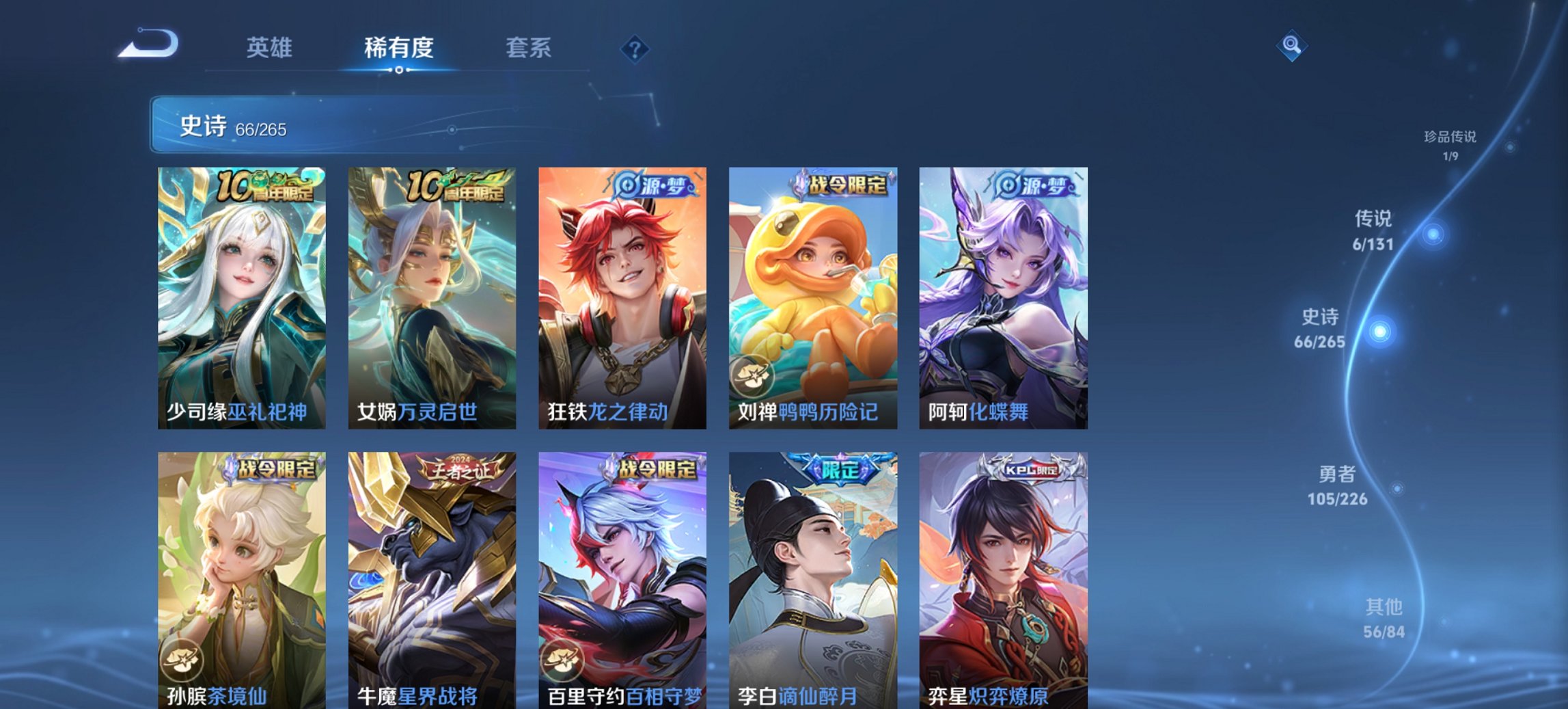Switch to the 套系 tab
The width and height of the screenshot is (1568, 709).
529,48
